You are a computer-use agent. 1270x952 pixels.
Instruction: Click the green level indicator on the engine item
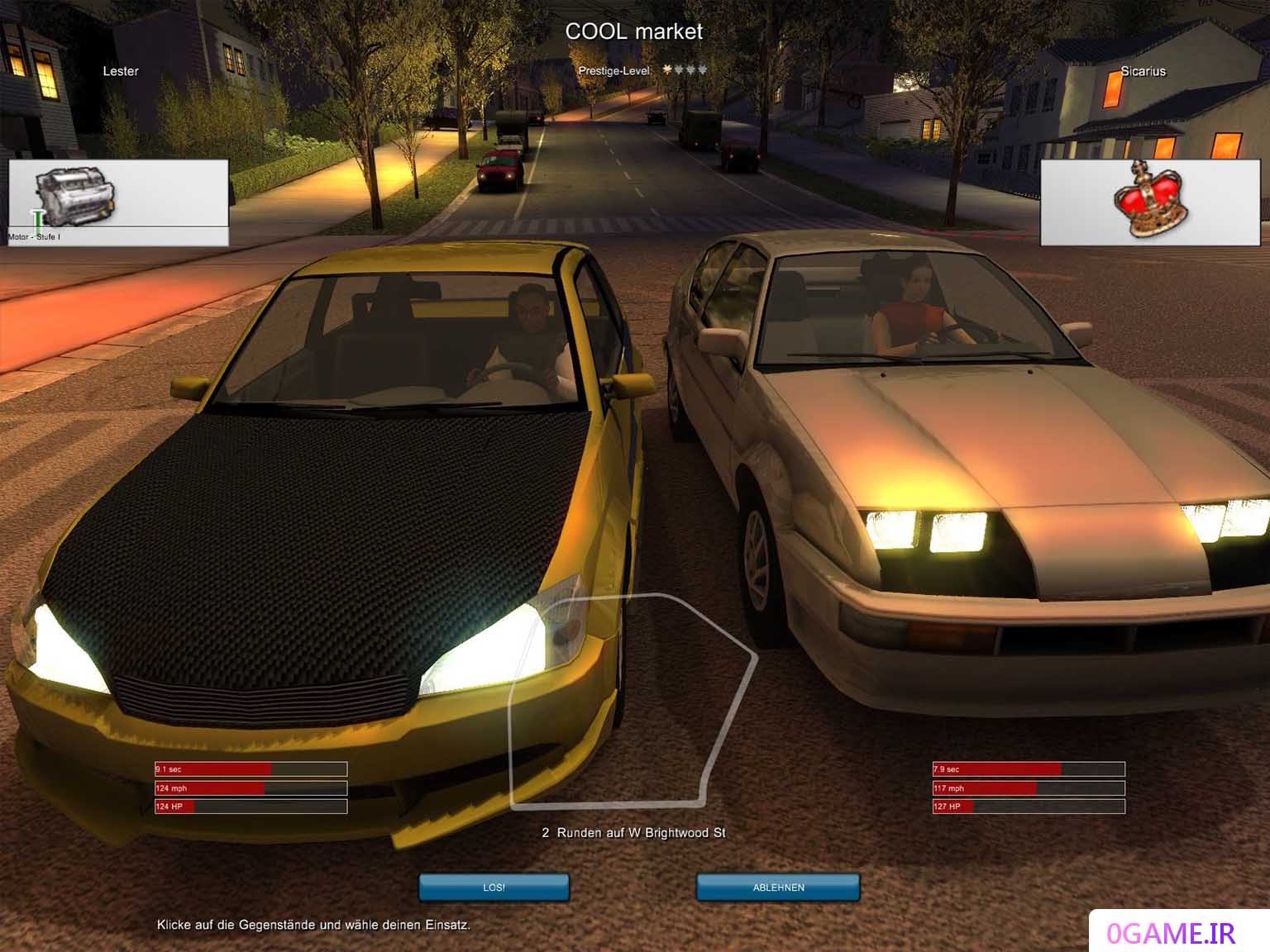pyautogui.click(x=36, y=221)
